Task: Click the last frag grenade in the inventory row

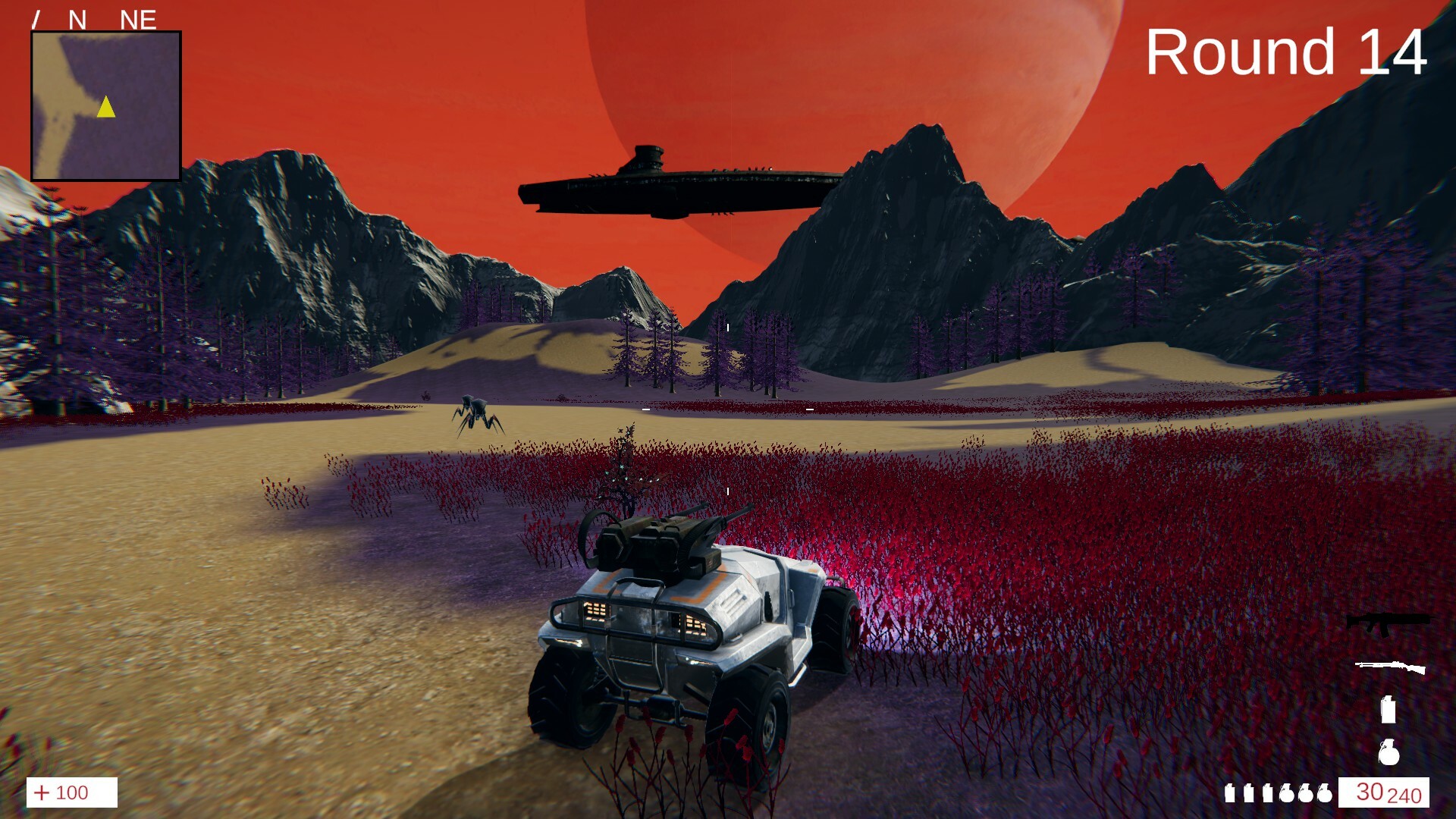Action: tap(1326, 795)
